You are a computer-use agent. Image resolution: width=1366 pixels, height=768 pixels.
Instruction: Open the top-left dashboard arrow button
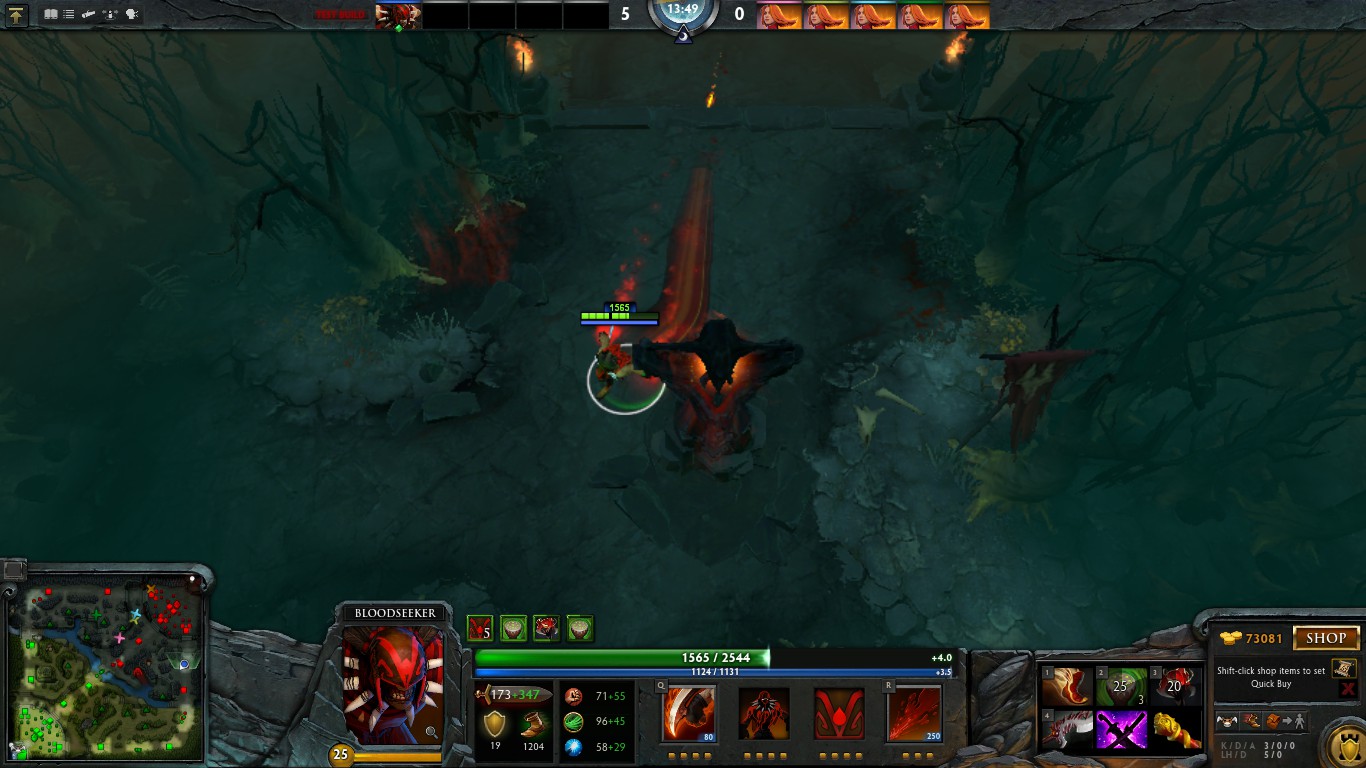(x=17, y=15)
